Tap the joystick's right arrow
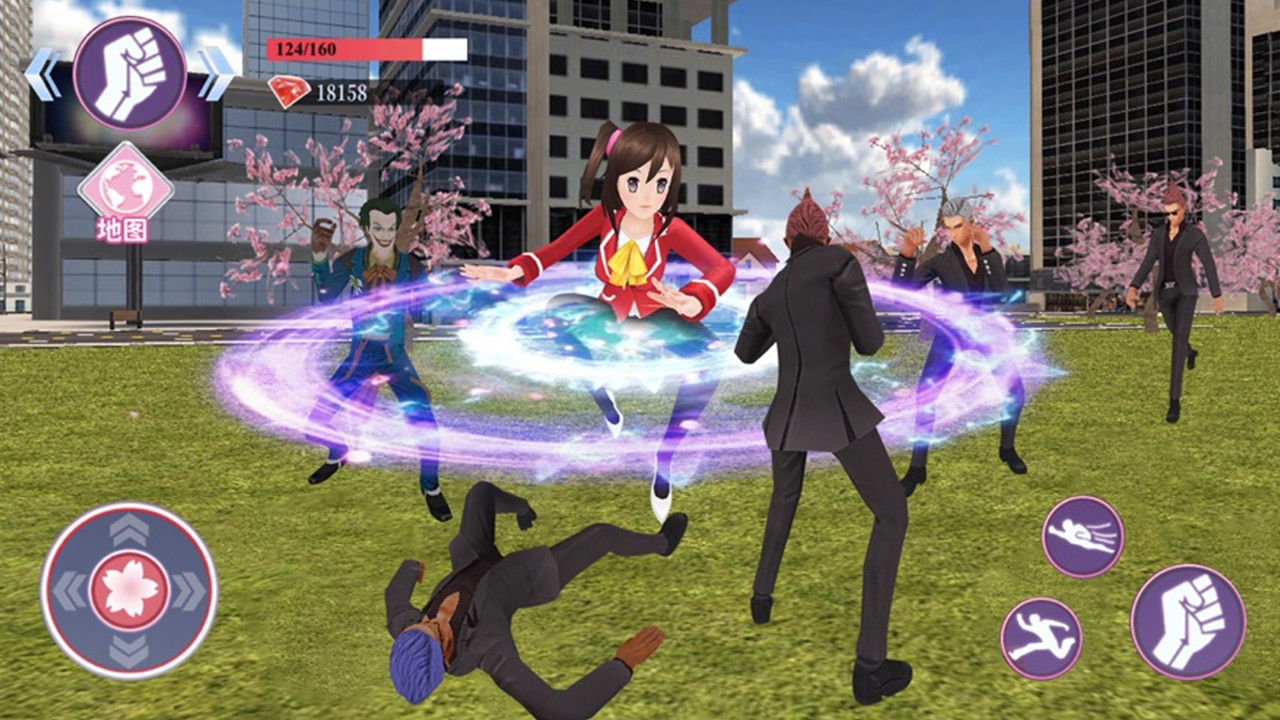1280x720 pixels. pyautogui.click(x=190, y=591)
